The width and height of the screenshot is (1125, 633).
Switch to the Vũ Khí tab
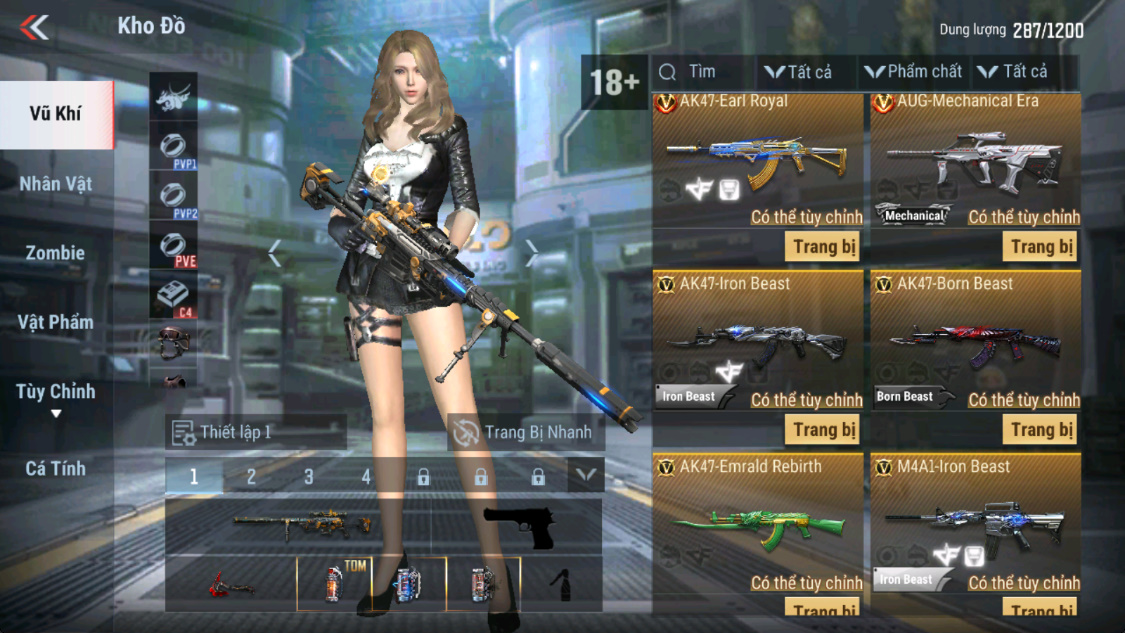(x=56, y=114)
